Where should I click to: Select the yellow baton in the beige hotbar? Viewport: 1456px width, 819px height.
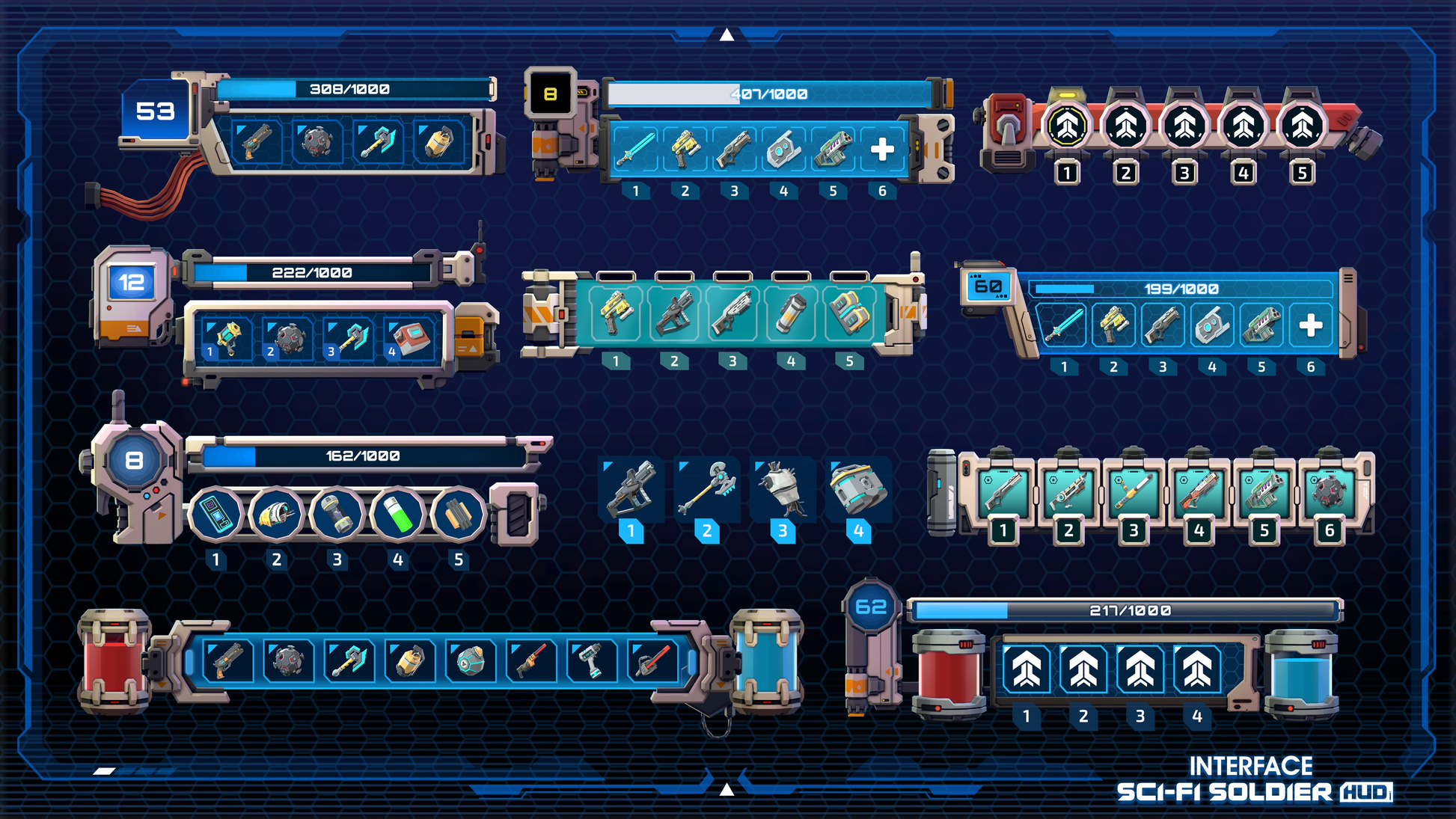tap(1134, 491)
